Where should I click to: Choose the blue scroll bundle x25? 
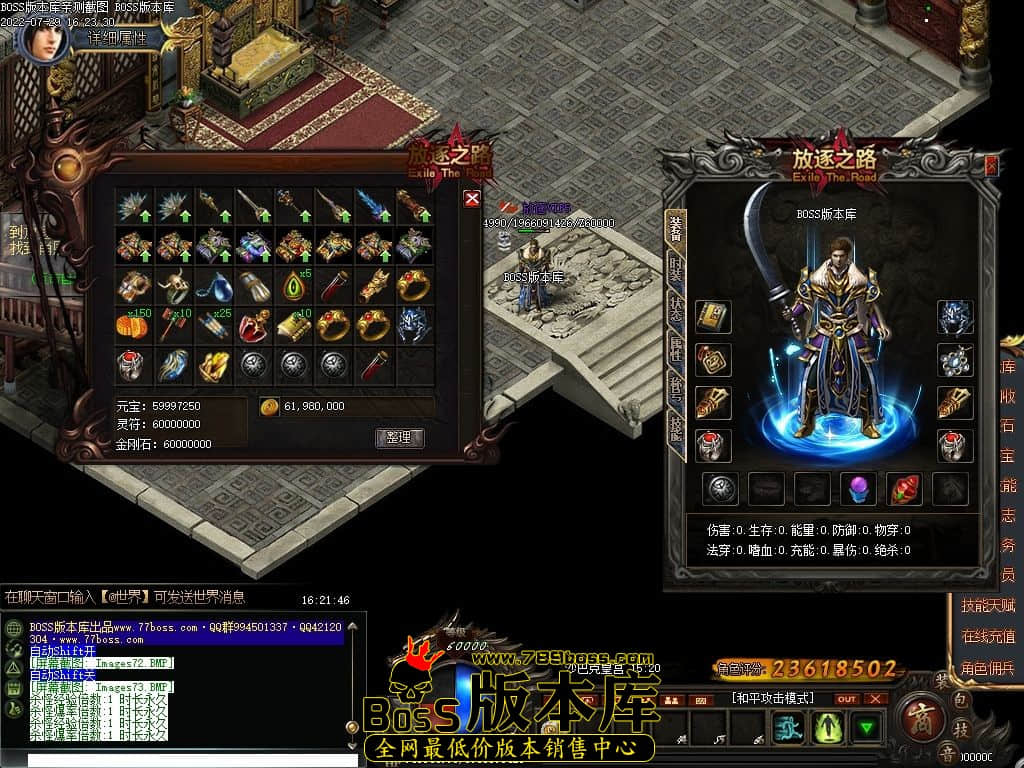click(214, 326)
